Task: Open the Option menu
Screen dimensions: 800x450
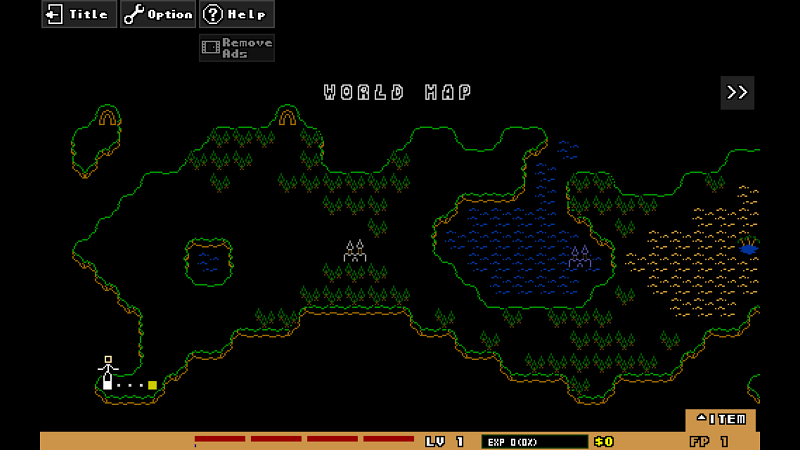Action: click(x=158, y=14)
